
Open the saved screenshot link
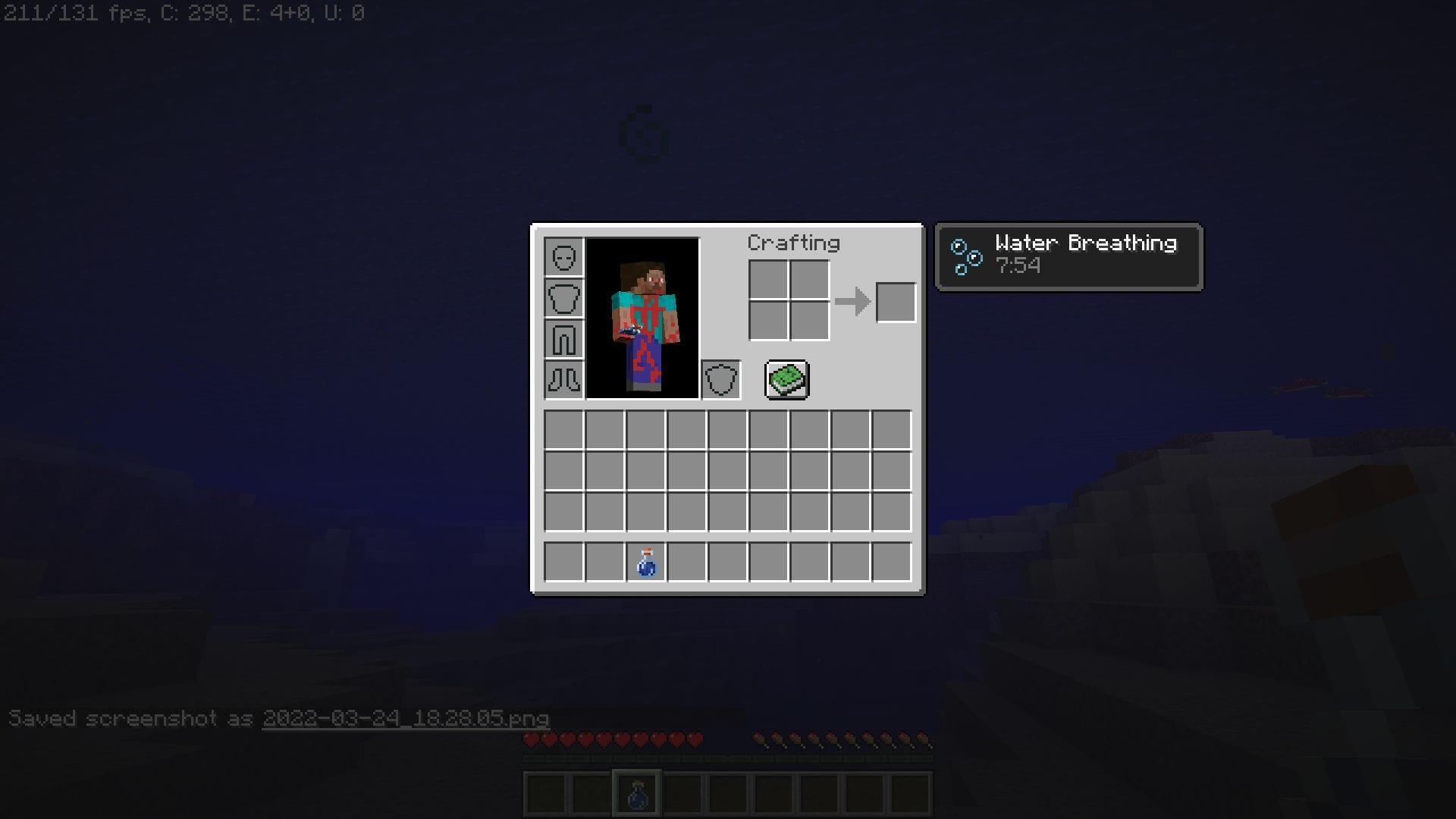(406, 719)
